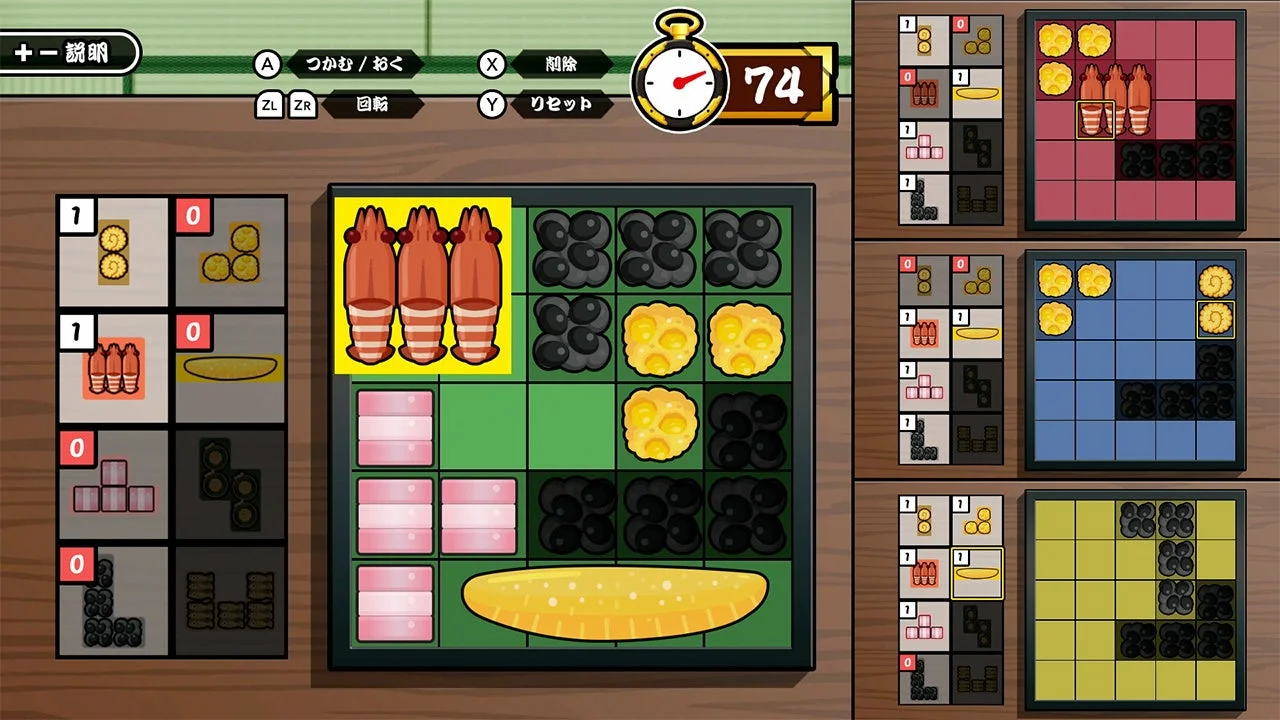Screen dimensions: 1280x720
Task: Pick the lotus root zigzag piece
Action: (230, 488)
